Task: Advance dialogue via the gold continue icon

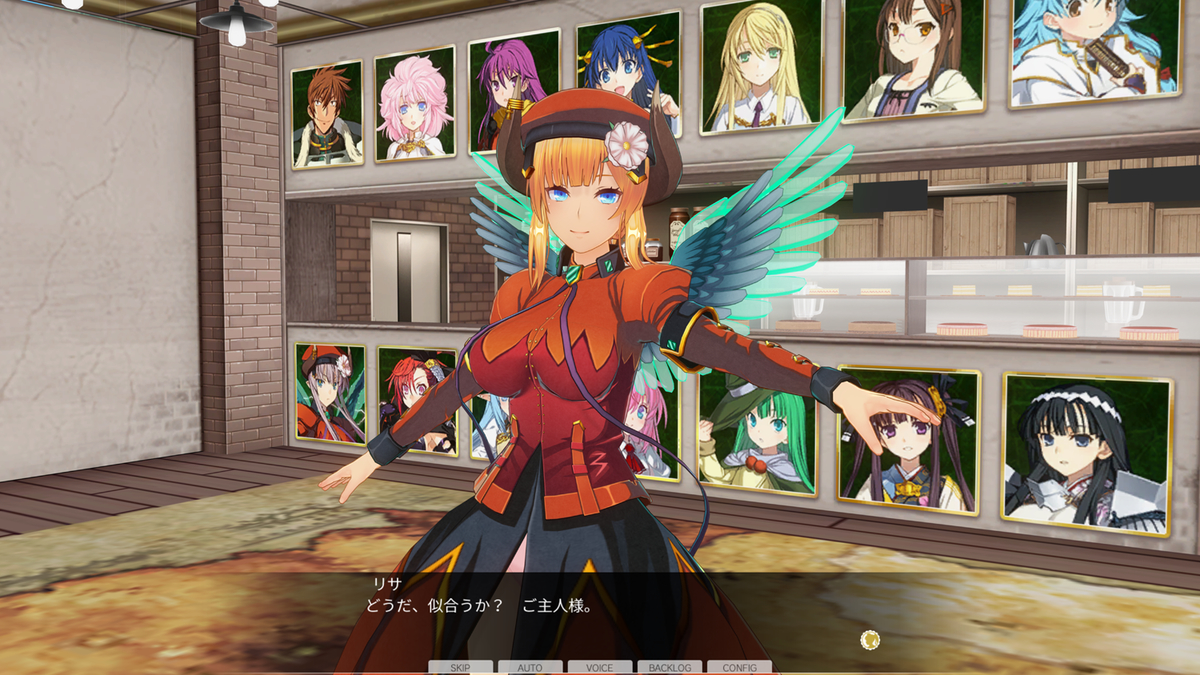Action: point(870,640)
